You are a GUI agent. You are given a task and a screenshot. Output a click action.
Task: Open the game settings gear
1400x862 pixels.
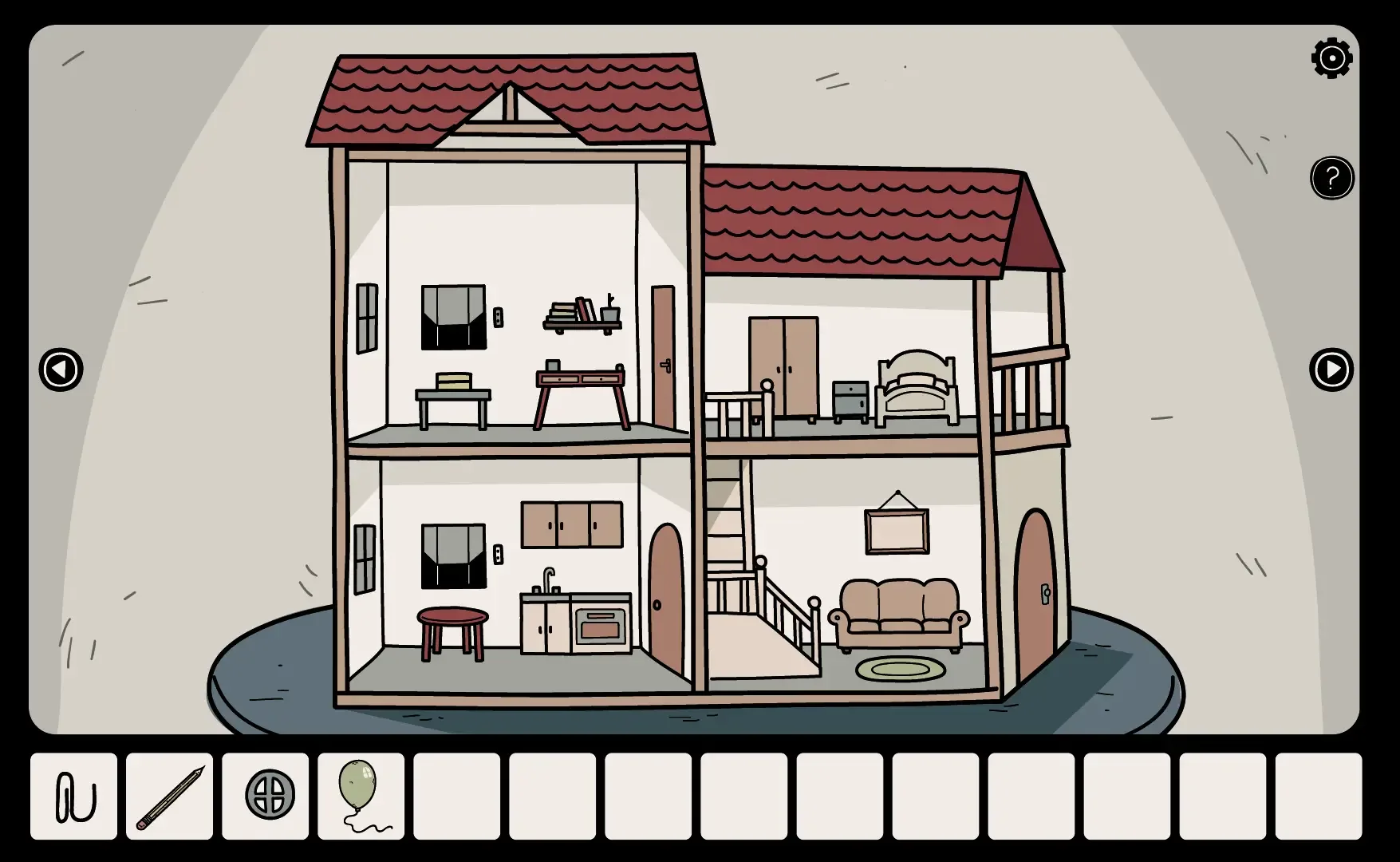point(1331,57)
